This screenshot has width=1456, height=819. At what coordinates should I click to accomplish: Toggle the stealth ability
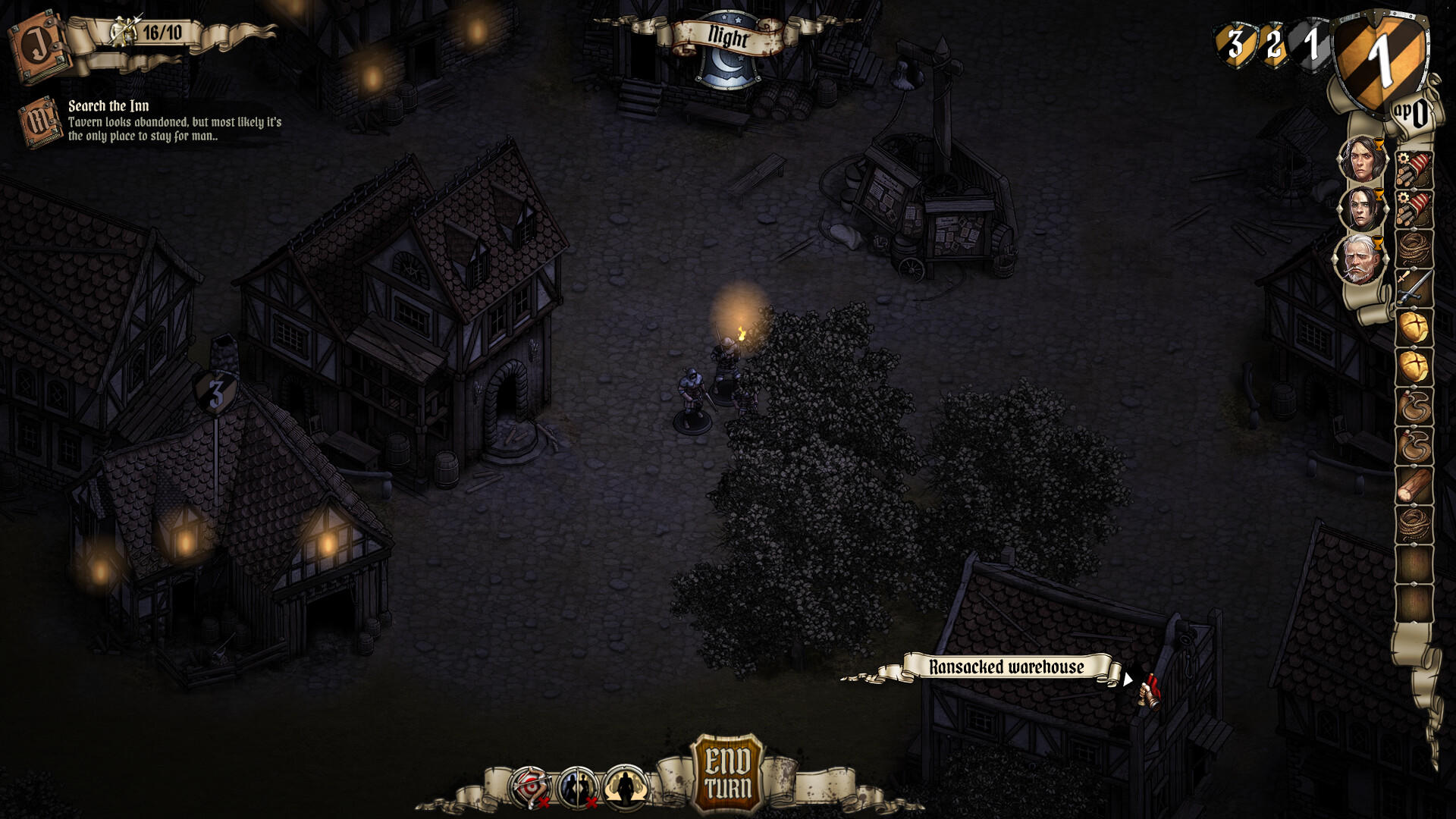pos(578,787)
